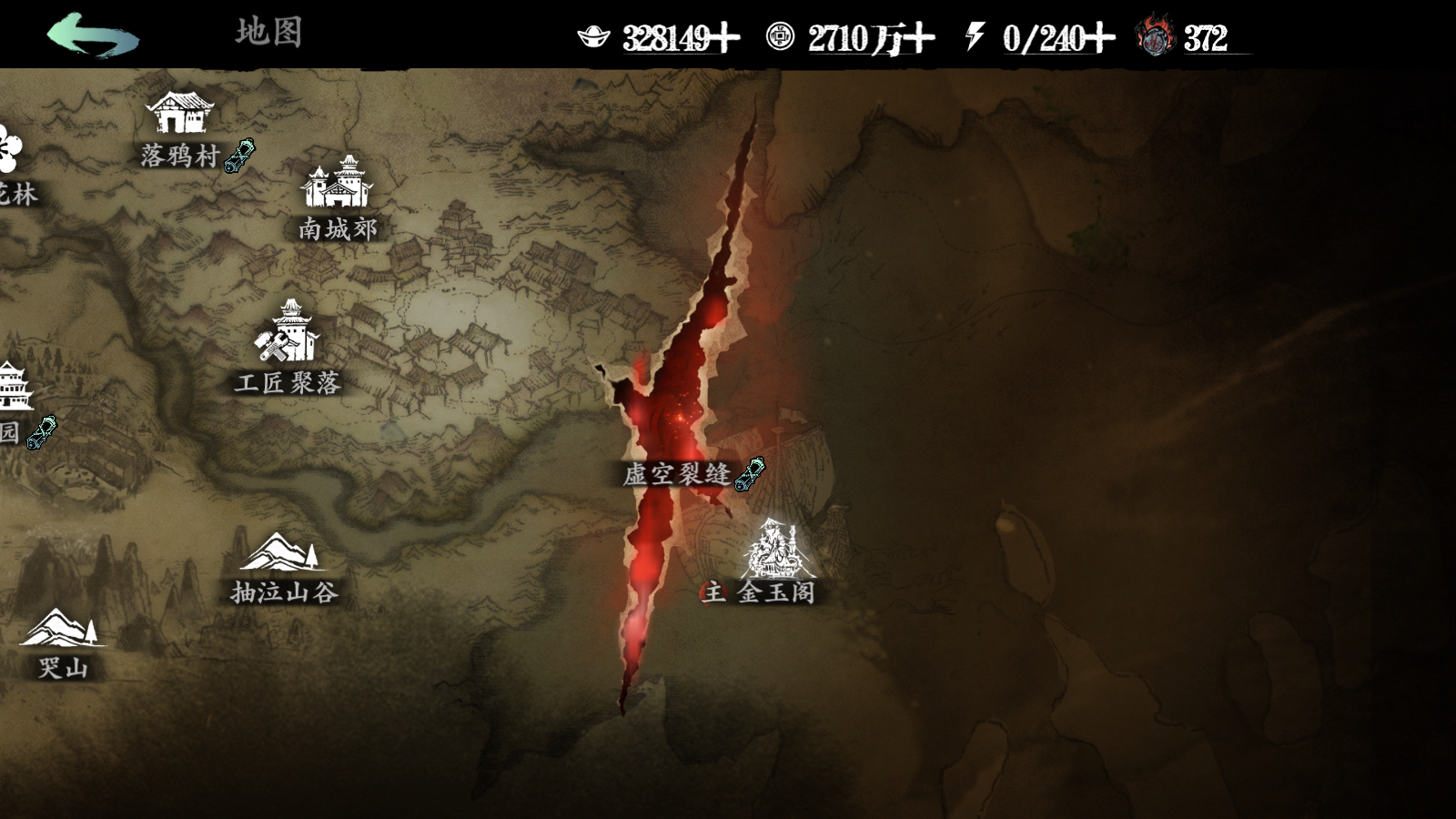Viewport: 1456px width, 819px height.
Task: Choose the 金玉阁 main quest location
Action: click(772, 551)
